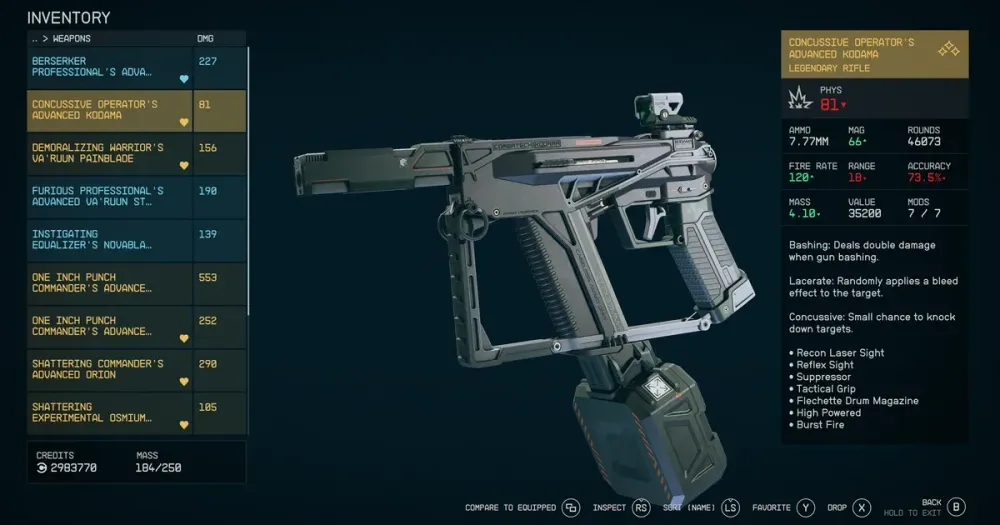
Task: Pick Furious Professional's Advanced Va'ruun weapon
Action: [110, 196]
